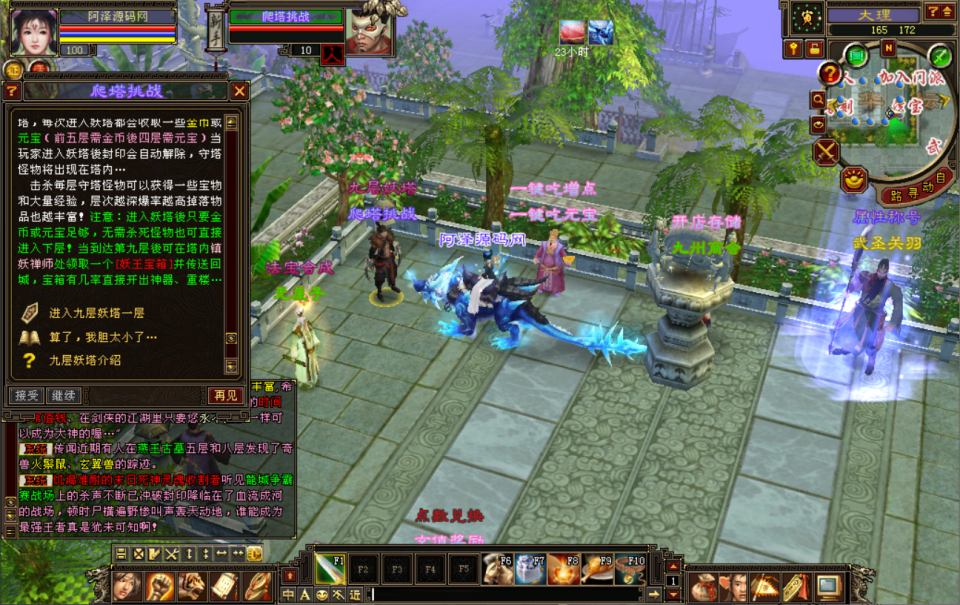960x605 pixels.
Task: Toggle the crossed swords combat mode button
Action: pos(826,152)
